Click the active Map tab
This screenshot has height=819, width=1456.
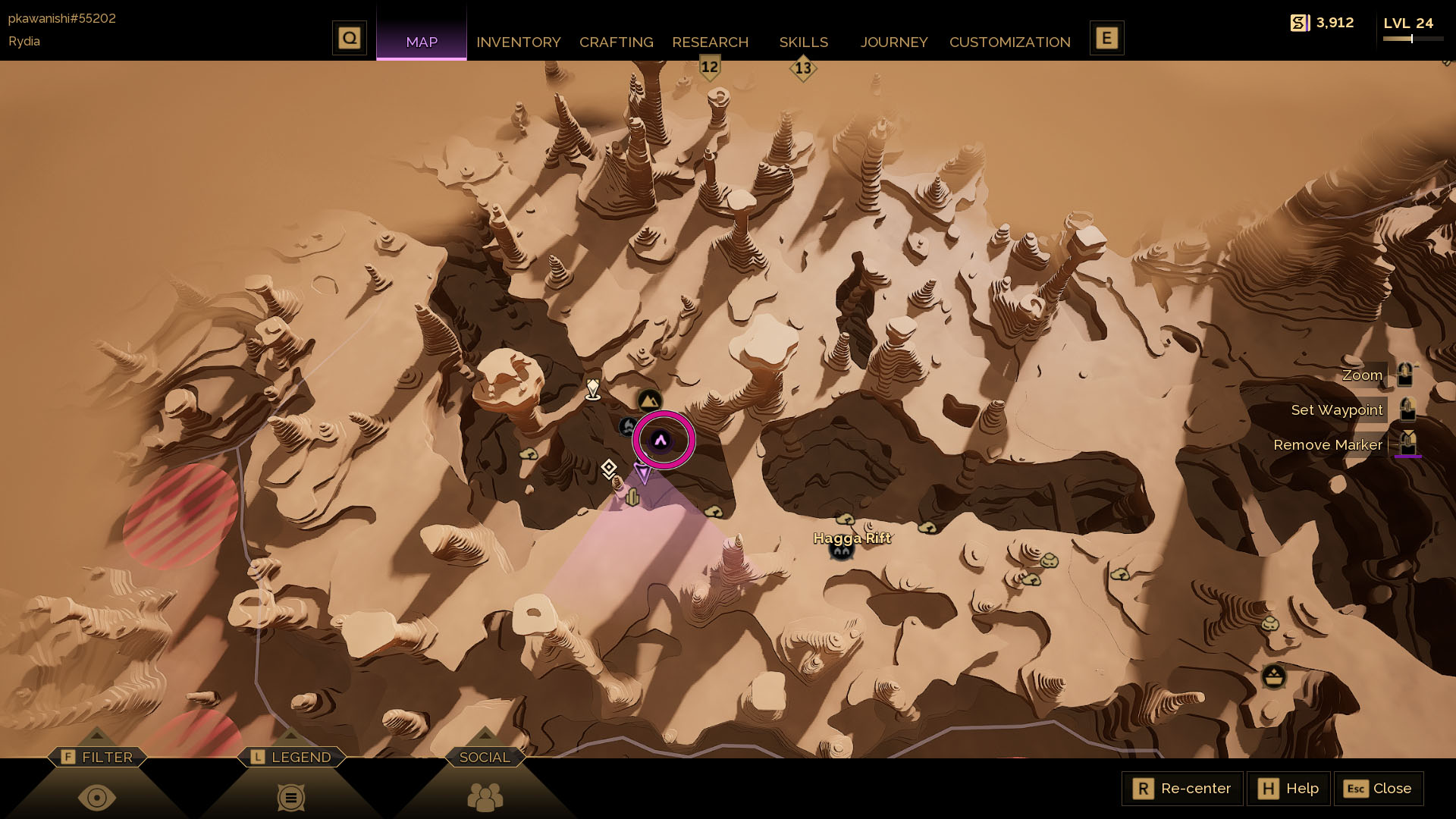tap(422, 42)
